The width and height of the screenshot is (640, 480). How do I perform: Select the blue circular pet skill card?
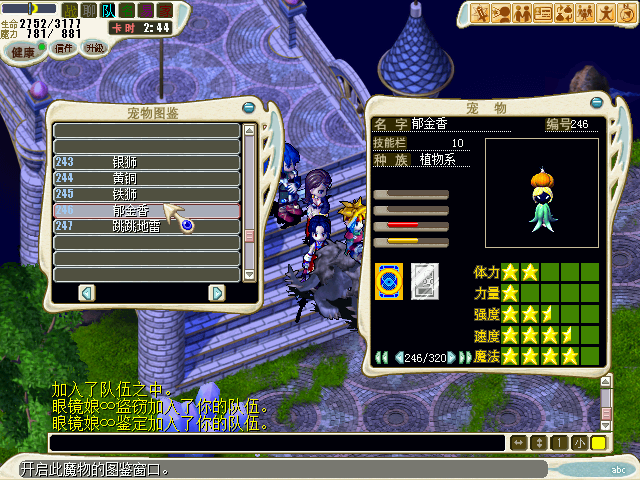[388, 281]
